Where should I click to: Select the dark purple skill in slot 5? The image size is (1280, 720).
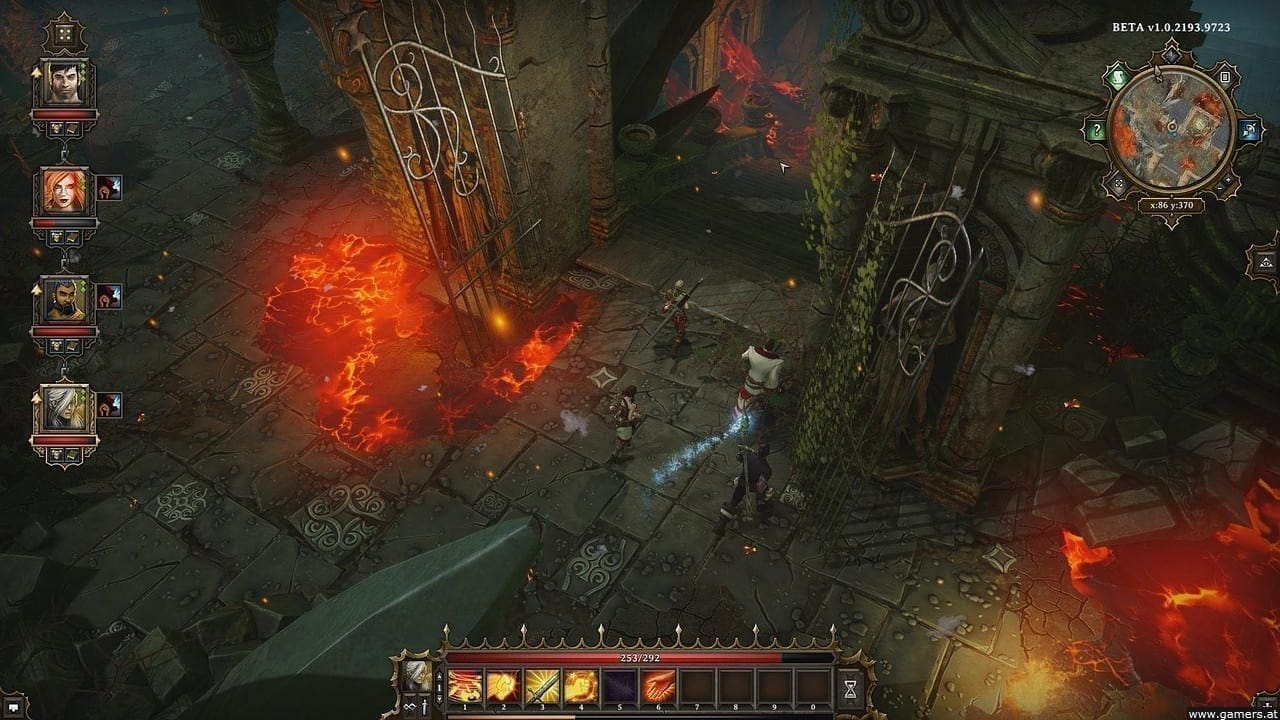click(x=618, y=685)
